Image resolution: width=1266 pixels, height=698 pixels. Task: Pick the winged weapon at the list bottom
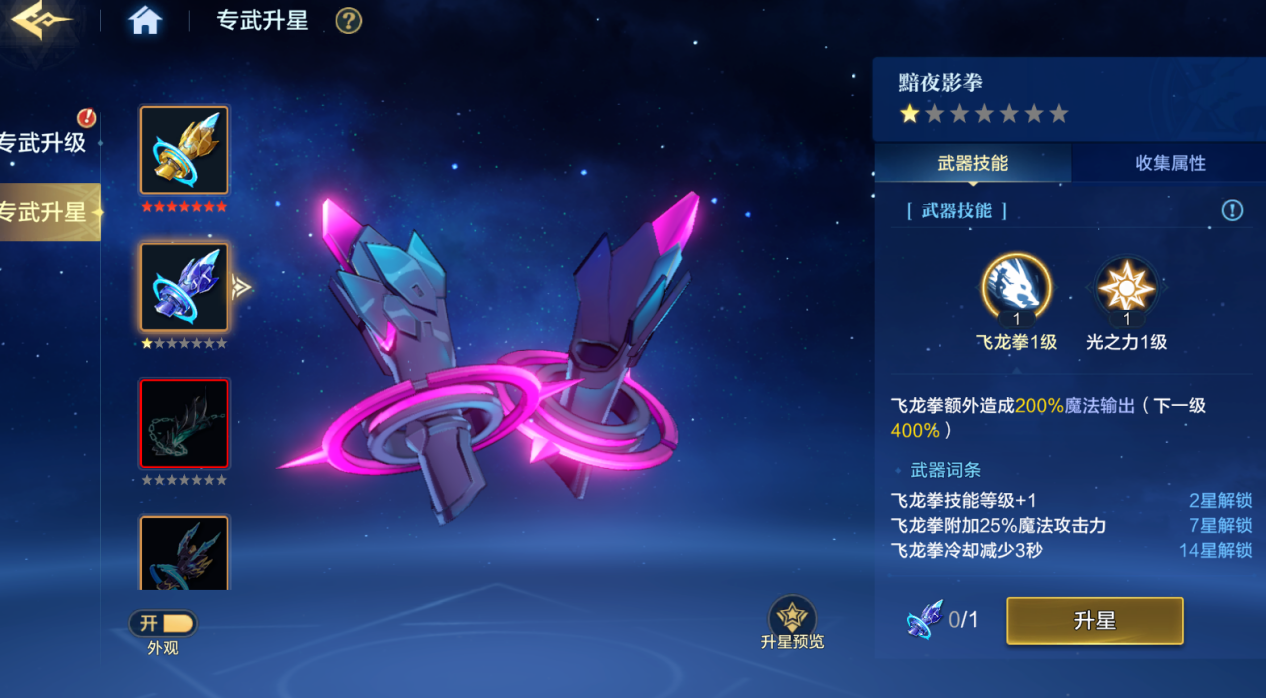click(184, 554)
